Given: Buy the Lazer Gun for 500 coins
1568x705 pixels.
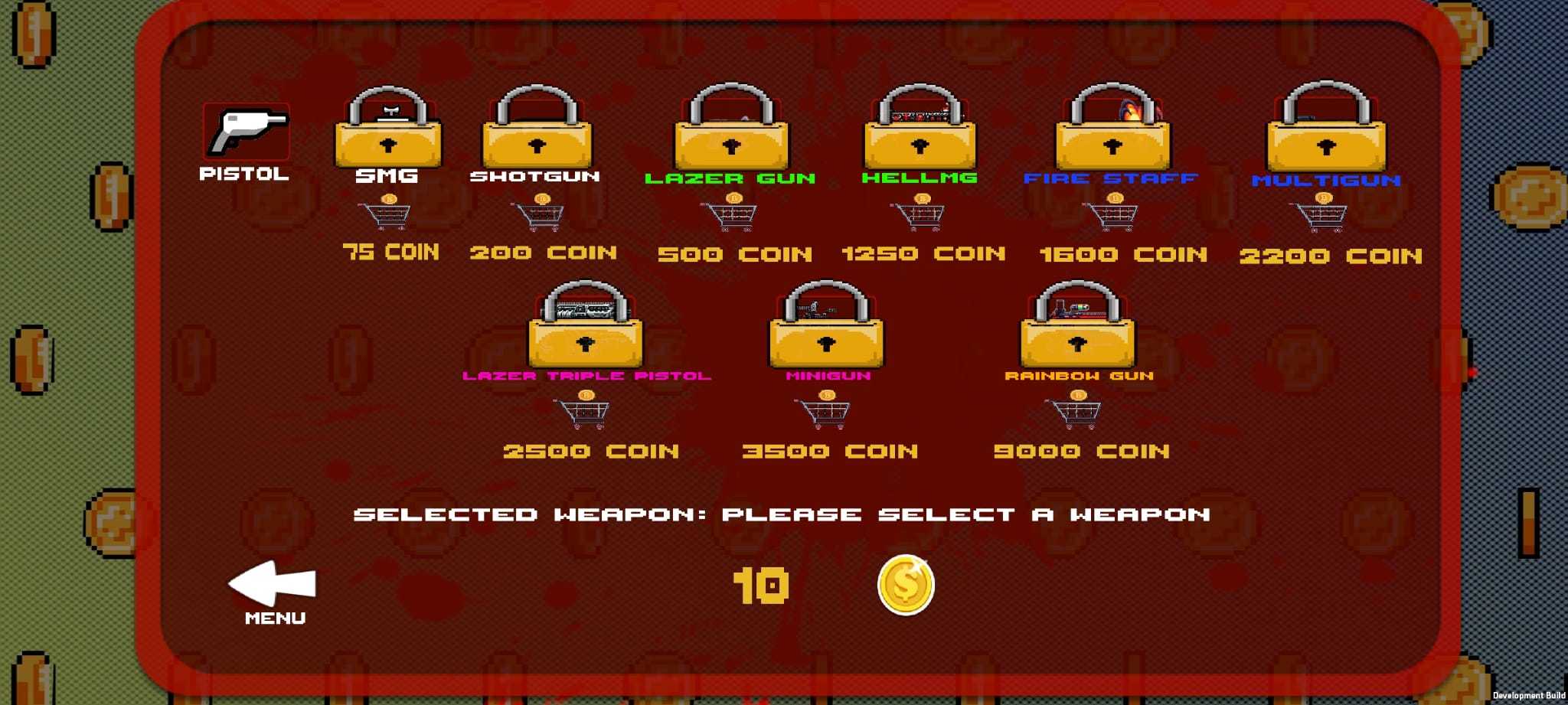Looking at the screenshot, I should [731, 214].
